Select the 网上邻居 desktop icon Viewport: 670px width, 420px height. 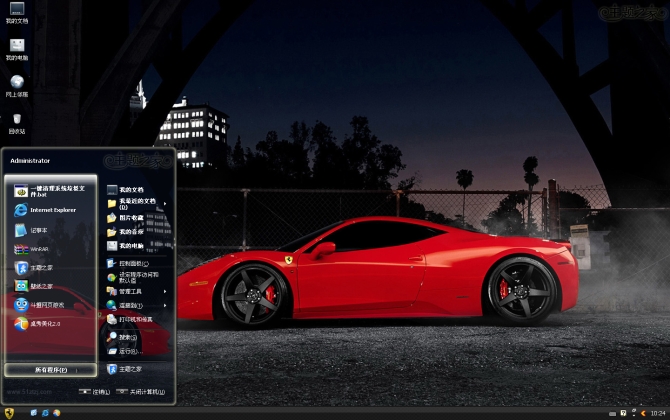[x=16, y=86]
